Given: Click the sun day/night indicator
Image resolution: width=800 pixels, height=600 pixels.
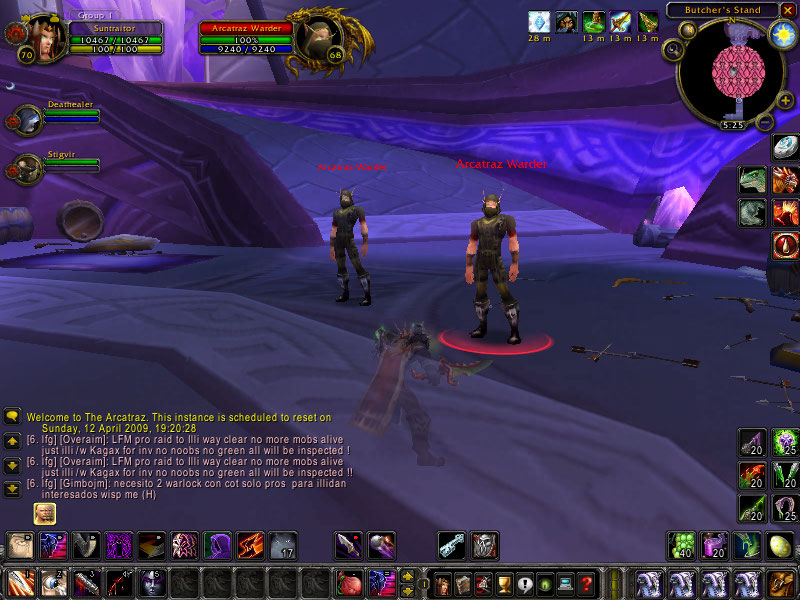Looking at the screenshot, I should point(781,35).
